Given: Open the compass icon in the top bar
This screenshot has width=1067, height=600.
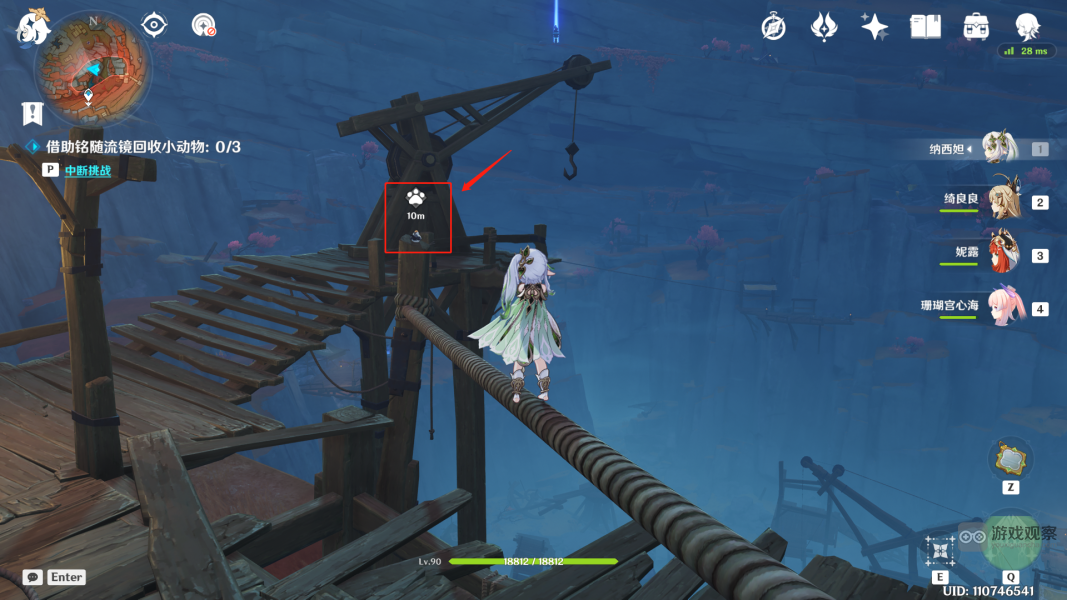Looking at the screenshot, I should point(773,27).
